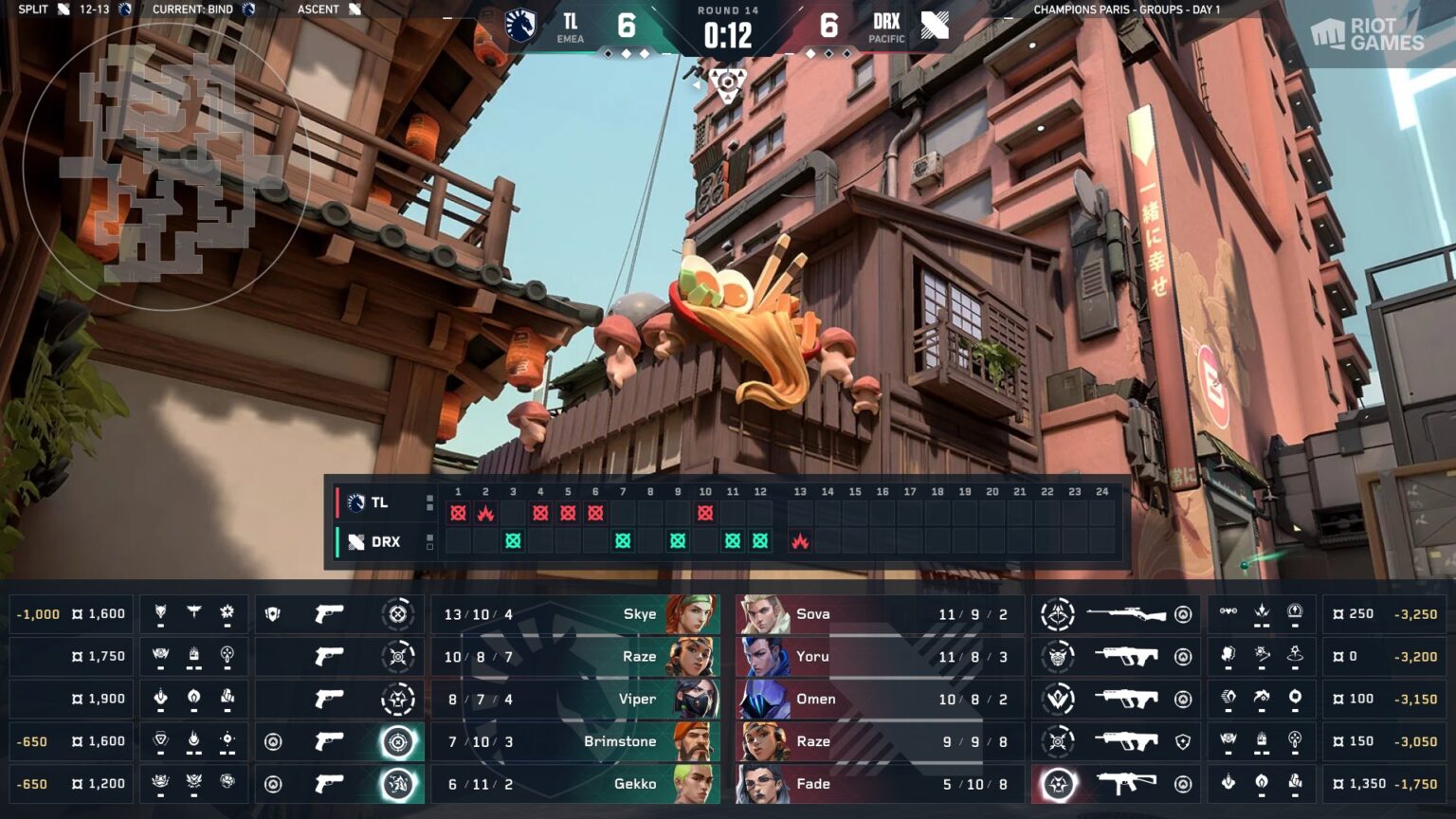Click the Riot Games logo

tap(1367, 35)
